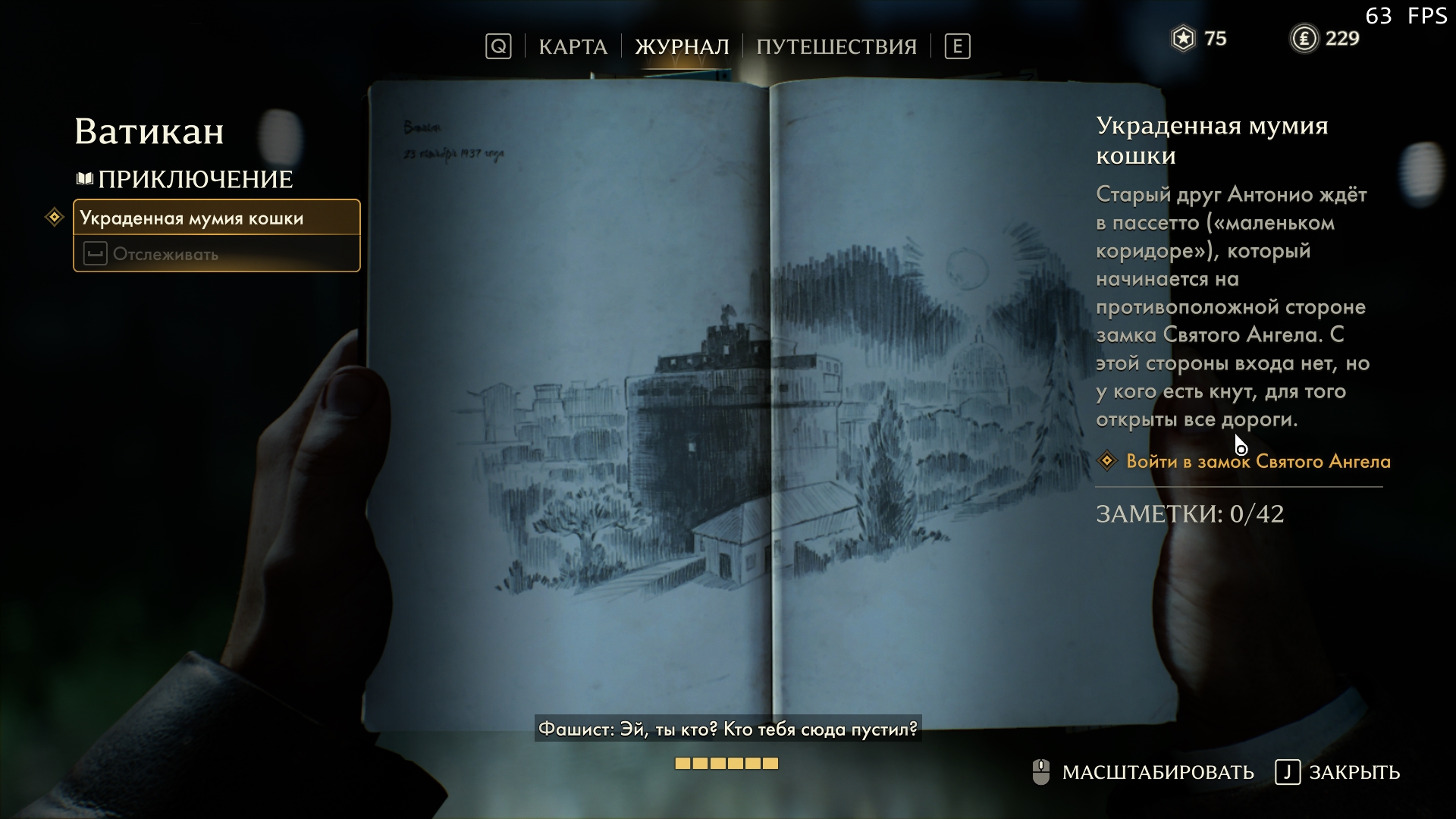Expand the Приключение category header
1456x819 pixels.
click(x=194, y=180)
